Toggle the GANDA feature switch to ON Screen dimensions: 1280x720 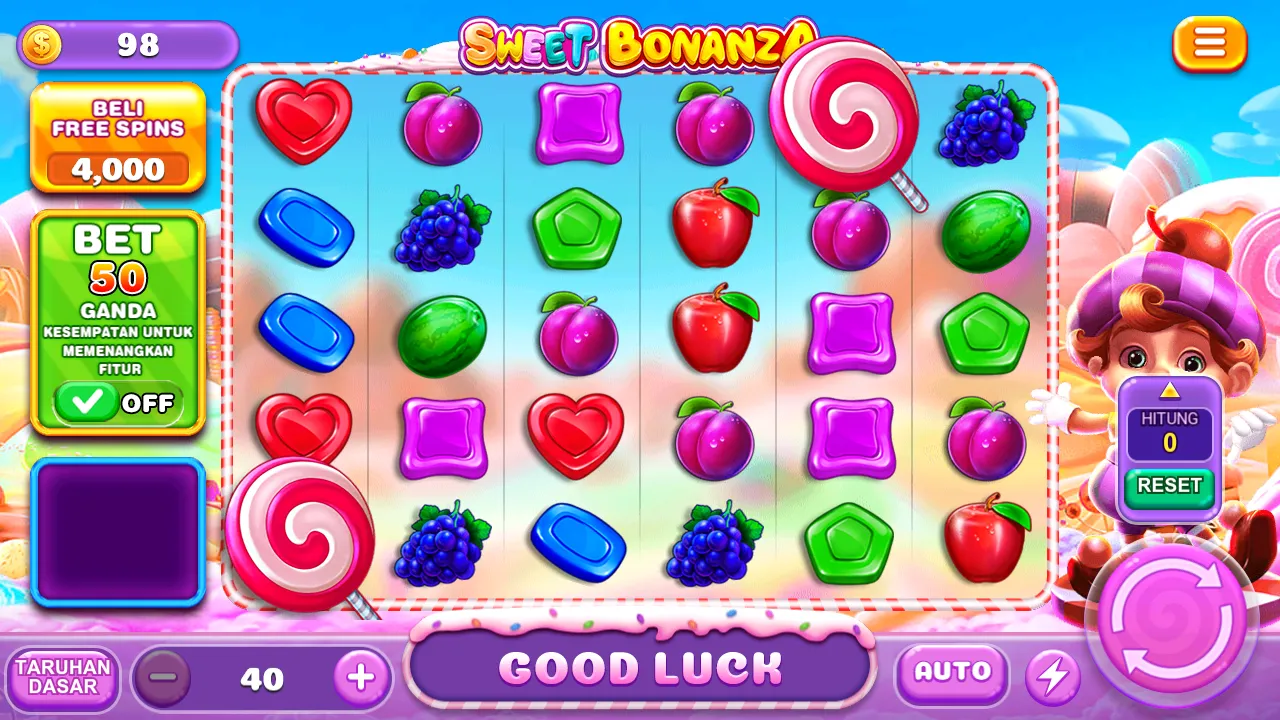point(118,404)
